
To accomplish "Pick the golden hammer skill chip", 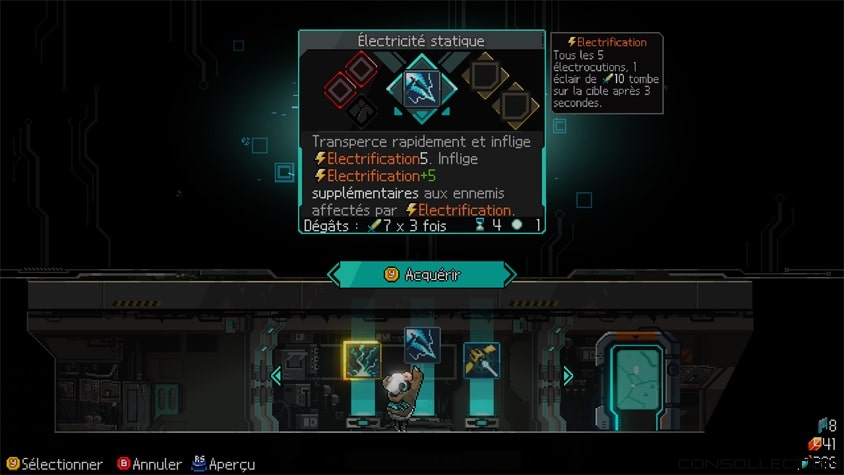I will [x=480, y=360].
